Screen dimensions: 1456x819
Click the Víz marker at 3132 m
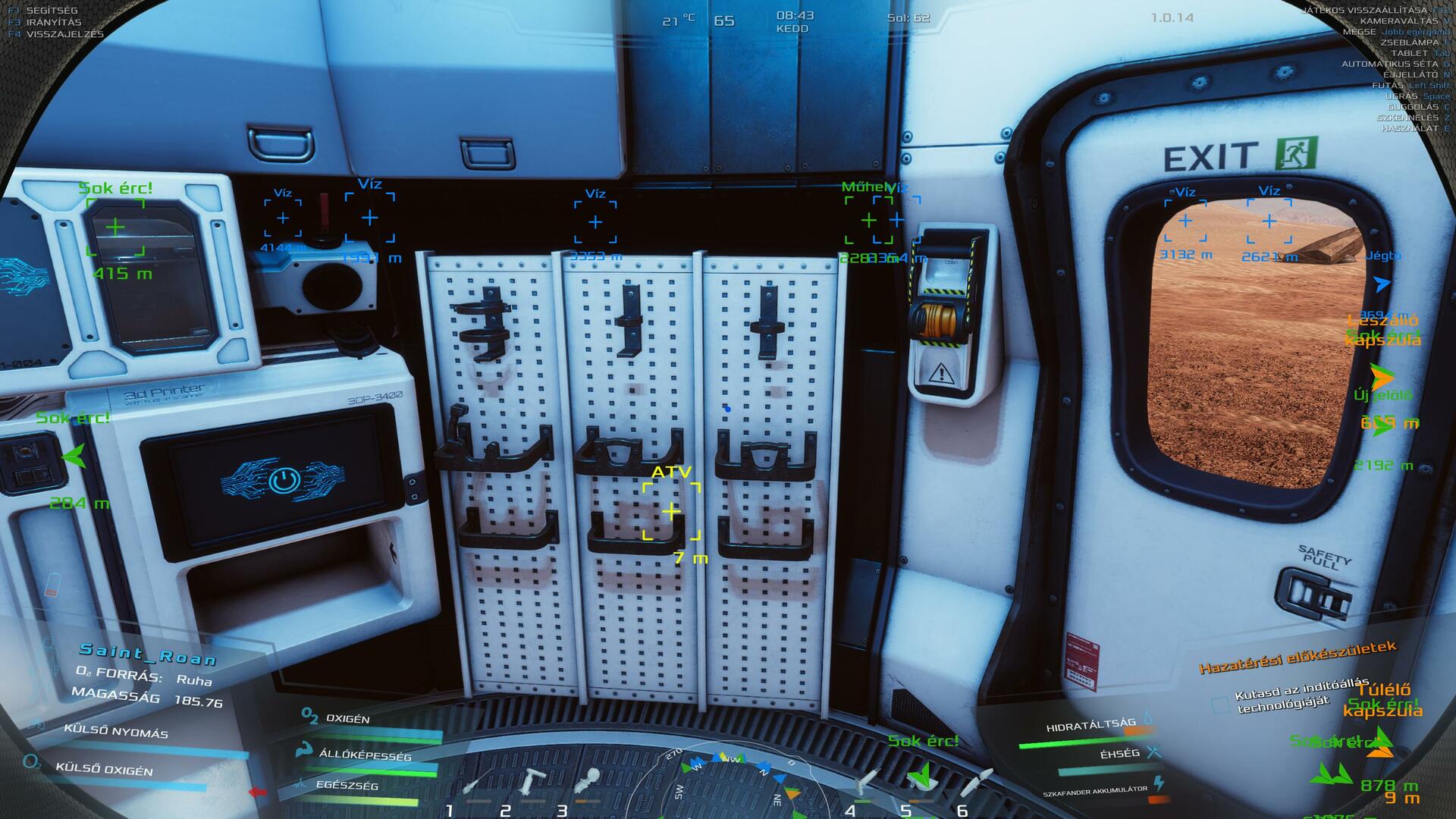1185,221
